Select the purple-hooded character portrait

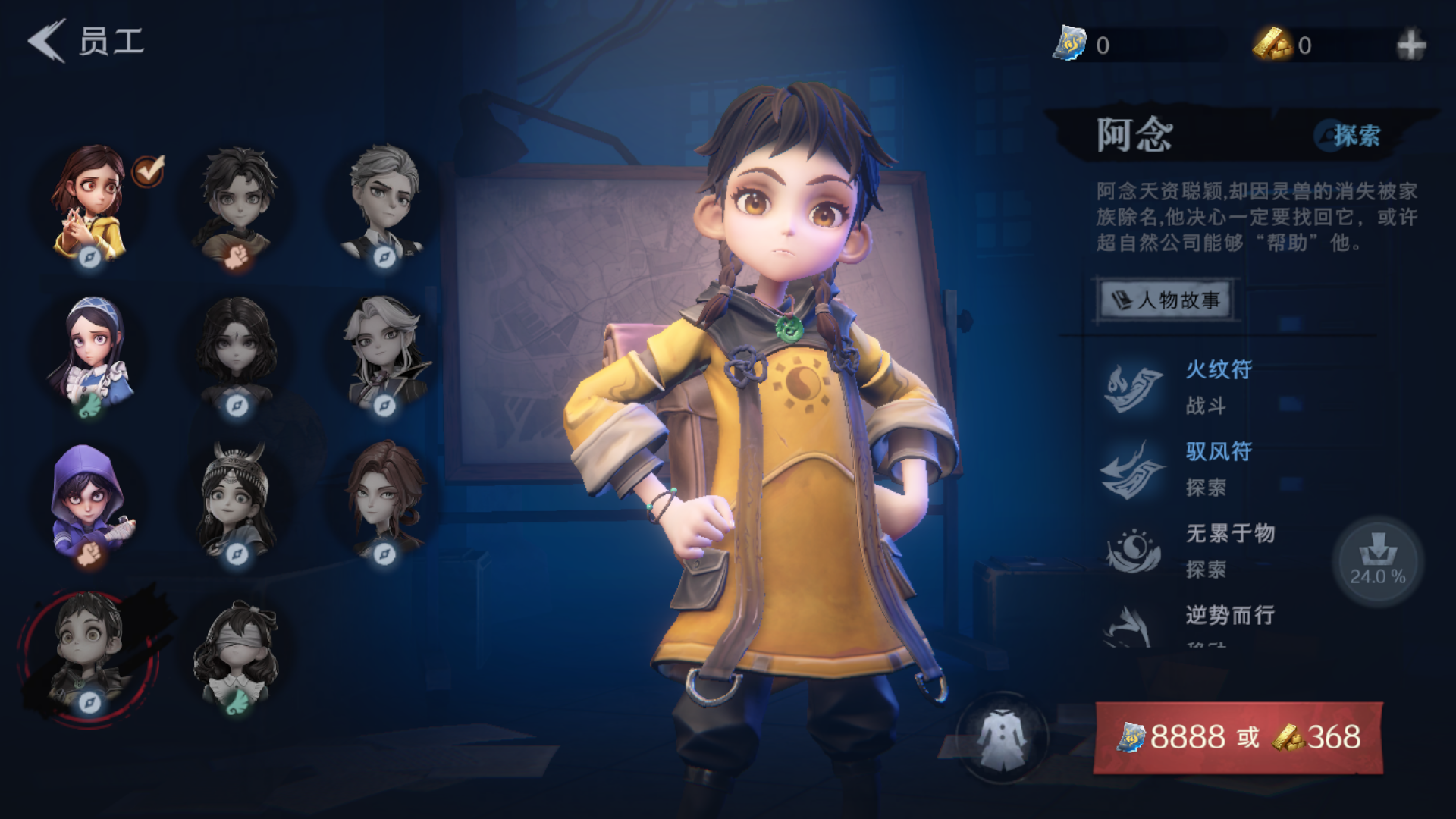click(x=89, y=500)
